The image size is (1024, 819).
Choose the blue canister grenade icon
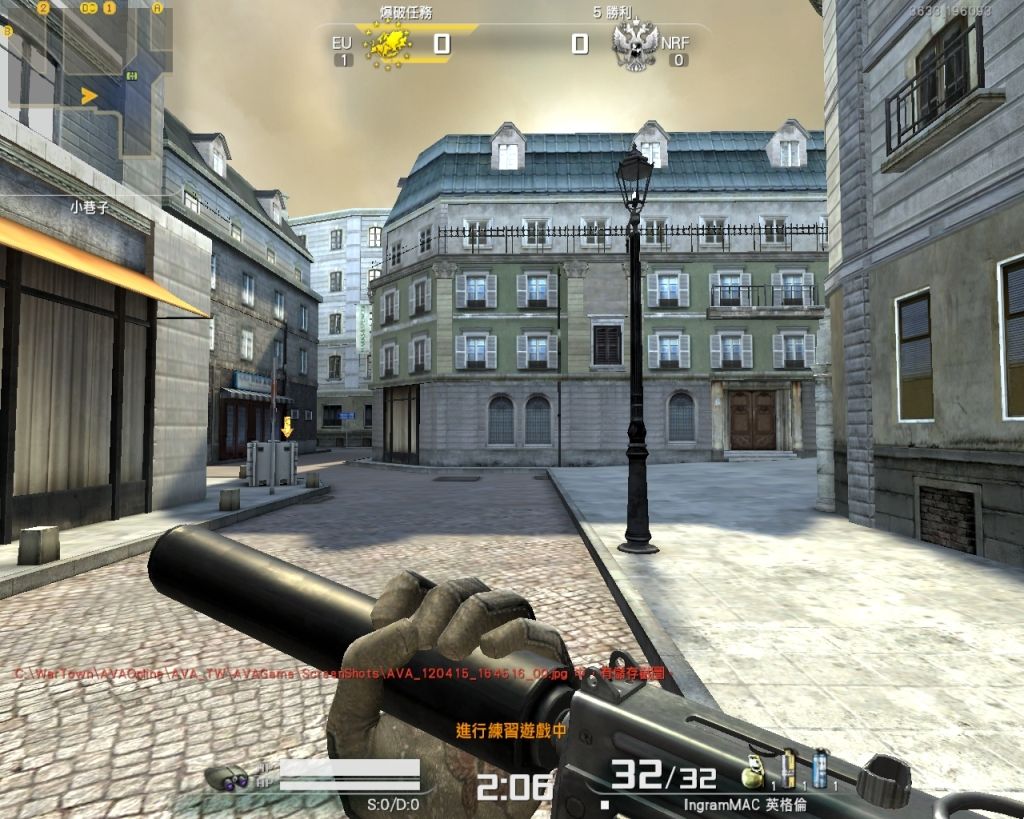pyautogui.click(x=820, y=769)
